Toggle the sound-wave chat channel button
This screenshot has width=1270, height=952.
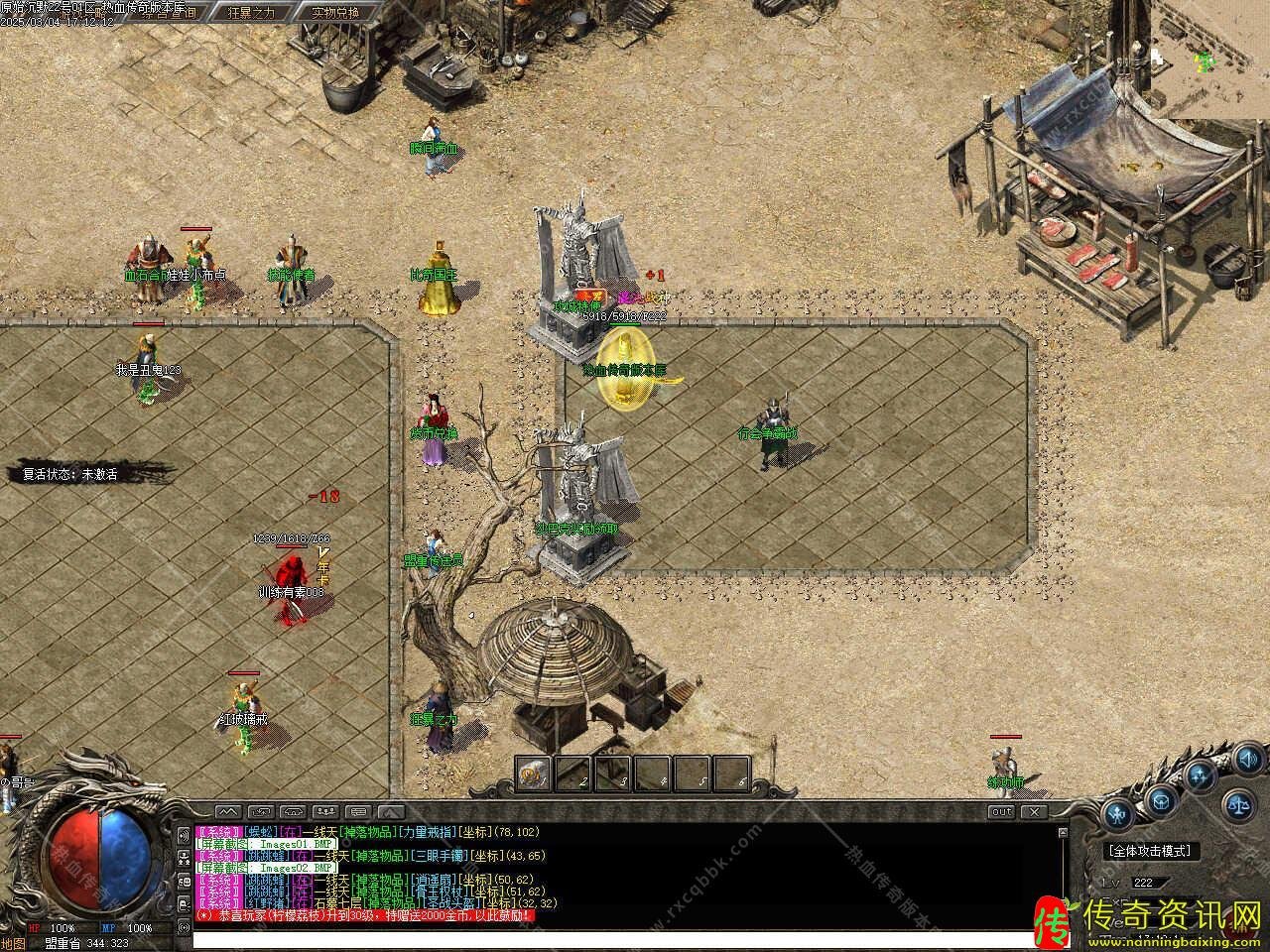coord(184,834)
